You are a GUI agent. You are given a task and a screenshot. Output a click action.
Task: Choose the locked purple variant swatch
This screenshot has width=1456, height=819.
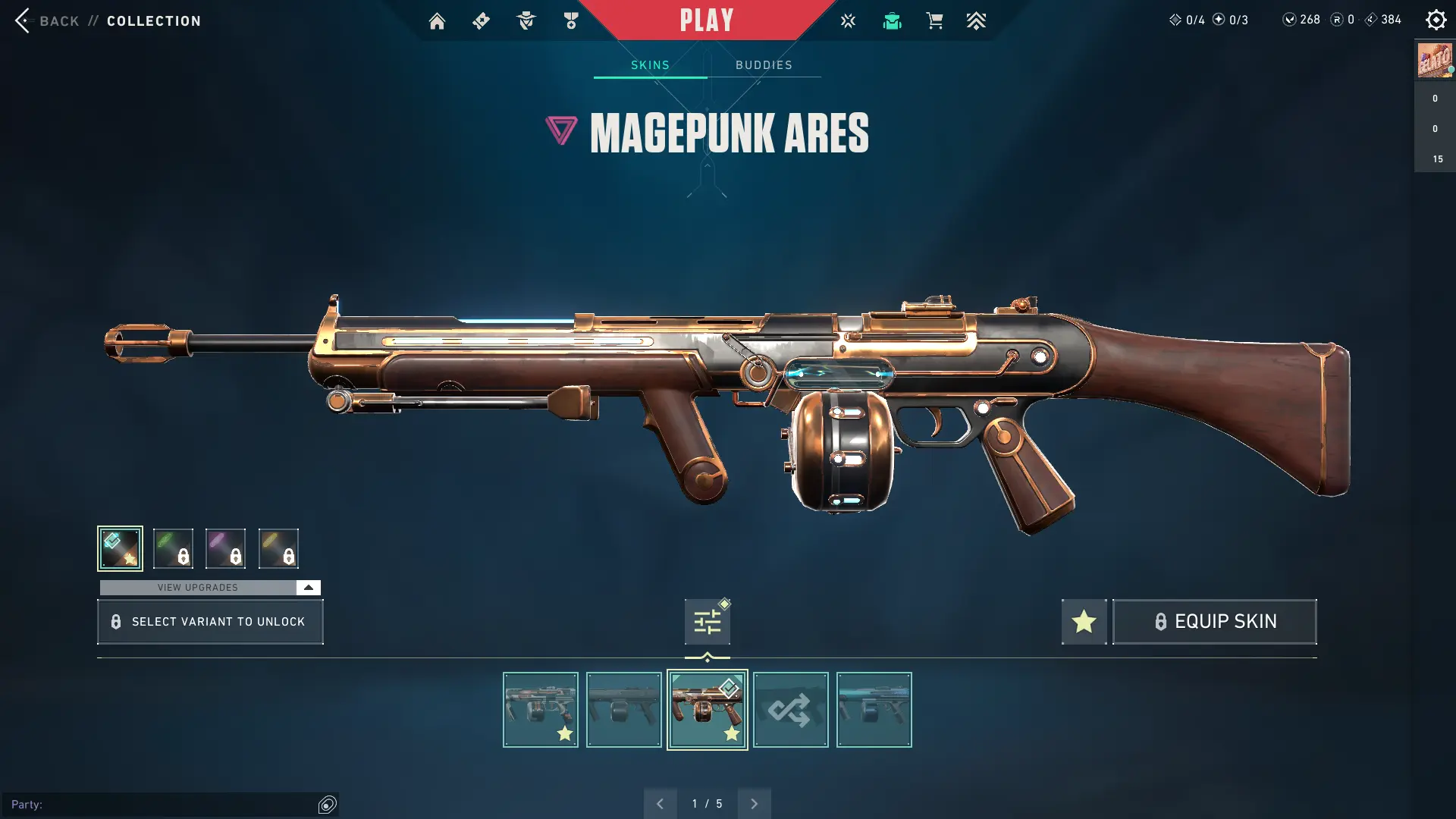click(x=225, y=548)
